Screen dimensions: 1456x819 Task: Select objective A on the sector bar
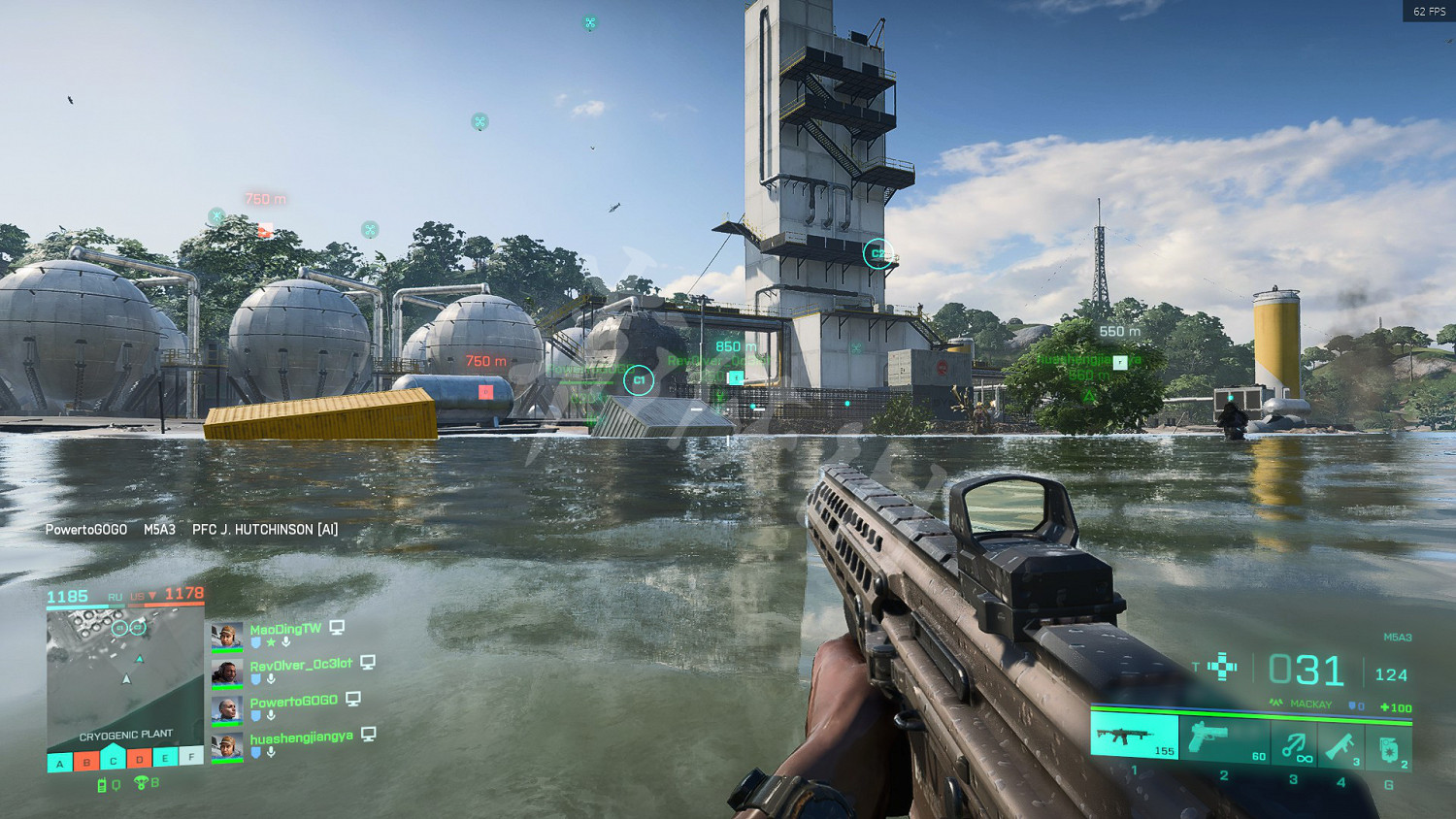[60, 763]
